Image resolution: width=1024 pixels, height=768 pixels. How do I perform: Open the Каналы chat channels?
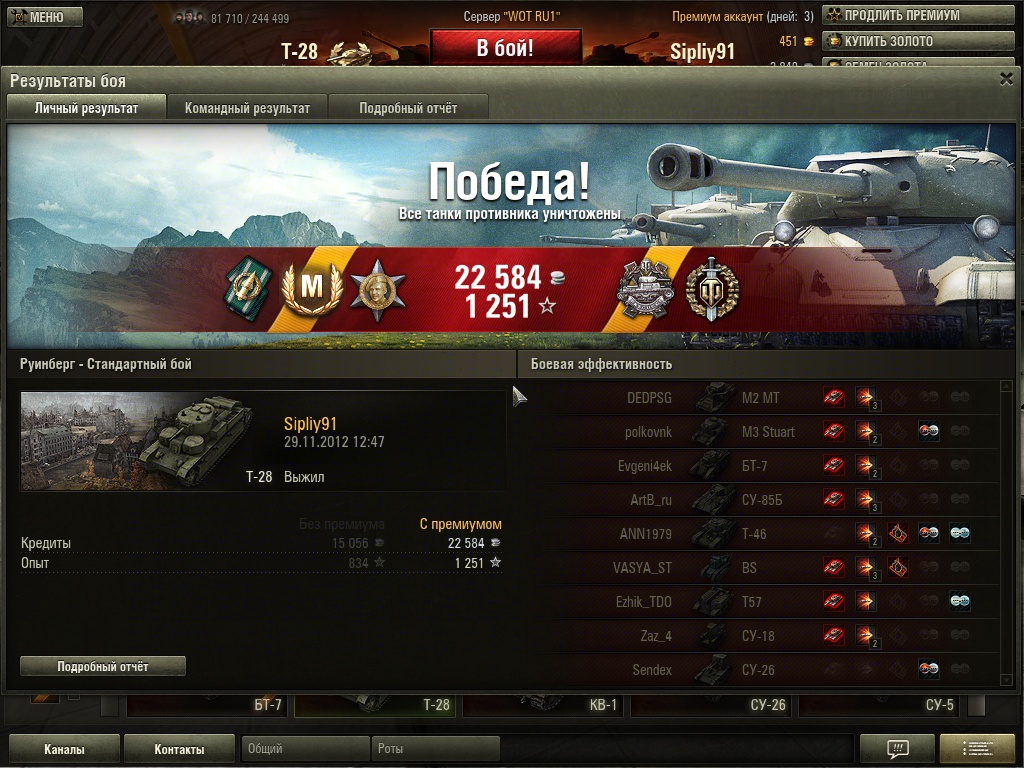point(64,749)
